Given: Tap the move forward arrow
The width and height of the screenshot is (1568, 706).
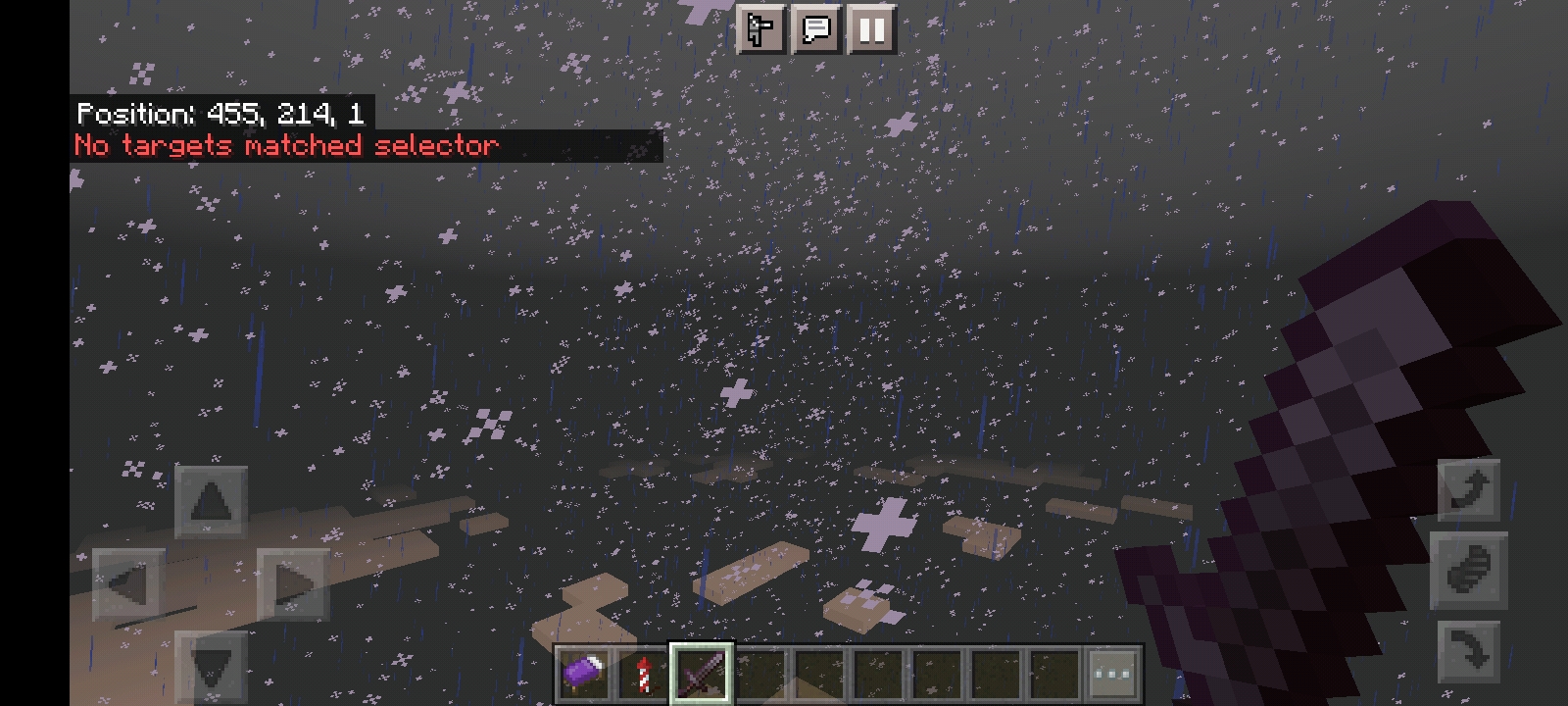Looking at the screenshot, I should [x=211, y=502].
